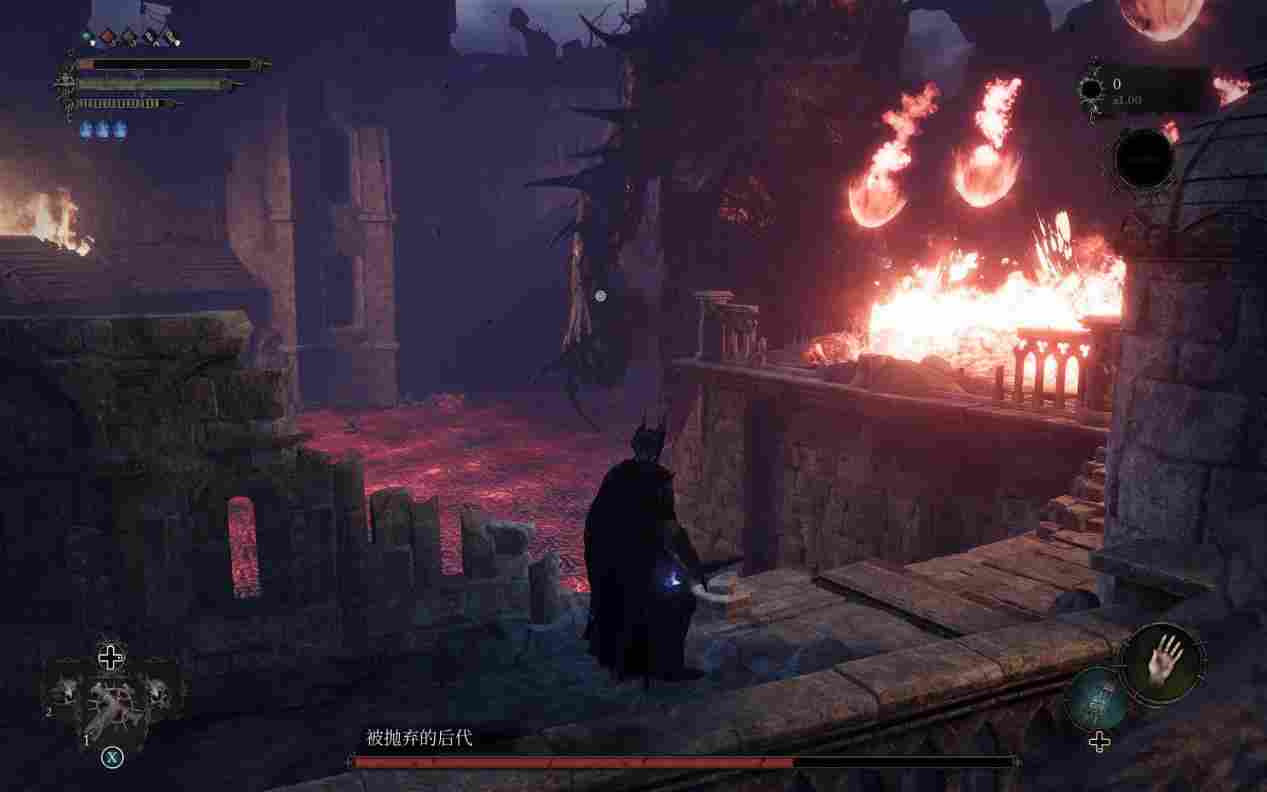The height and width of the screenshot is (792, 1267).
Task: Click the dark round orb below vigor counter
Action: (1144, 158)
